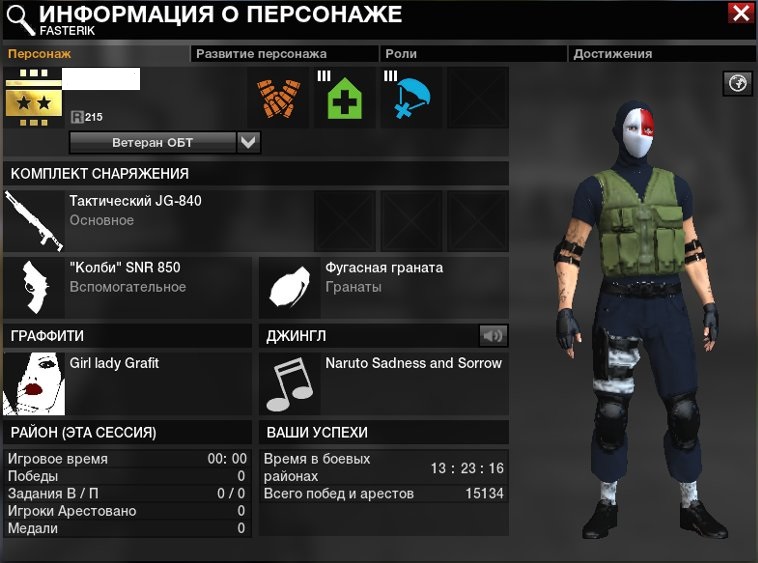The image size is (758, 563).
Task: Open the Ветеран ОБТ title dropdown
Action: [249, 143]
